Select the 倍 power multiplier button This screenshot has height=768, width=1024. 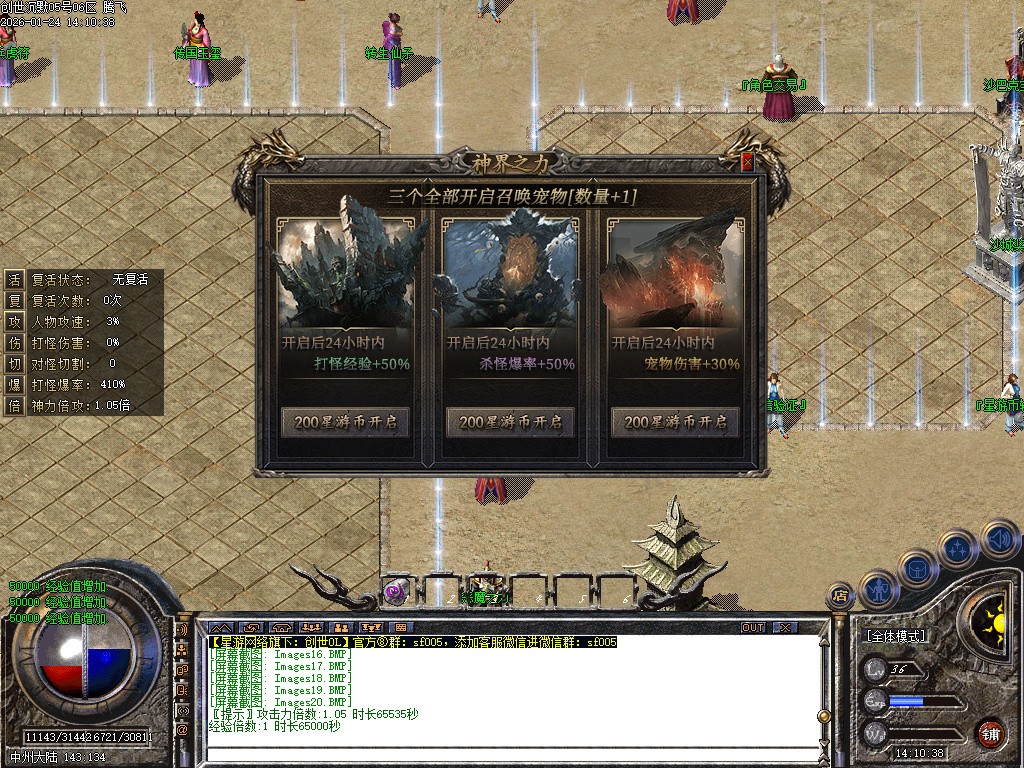(15, 405)
